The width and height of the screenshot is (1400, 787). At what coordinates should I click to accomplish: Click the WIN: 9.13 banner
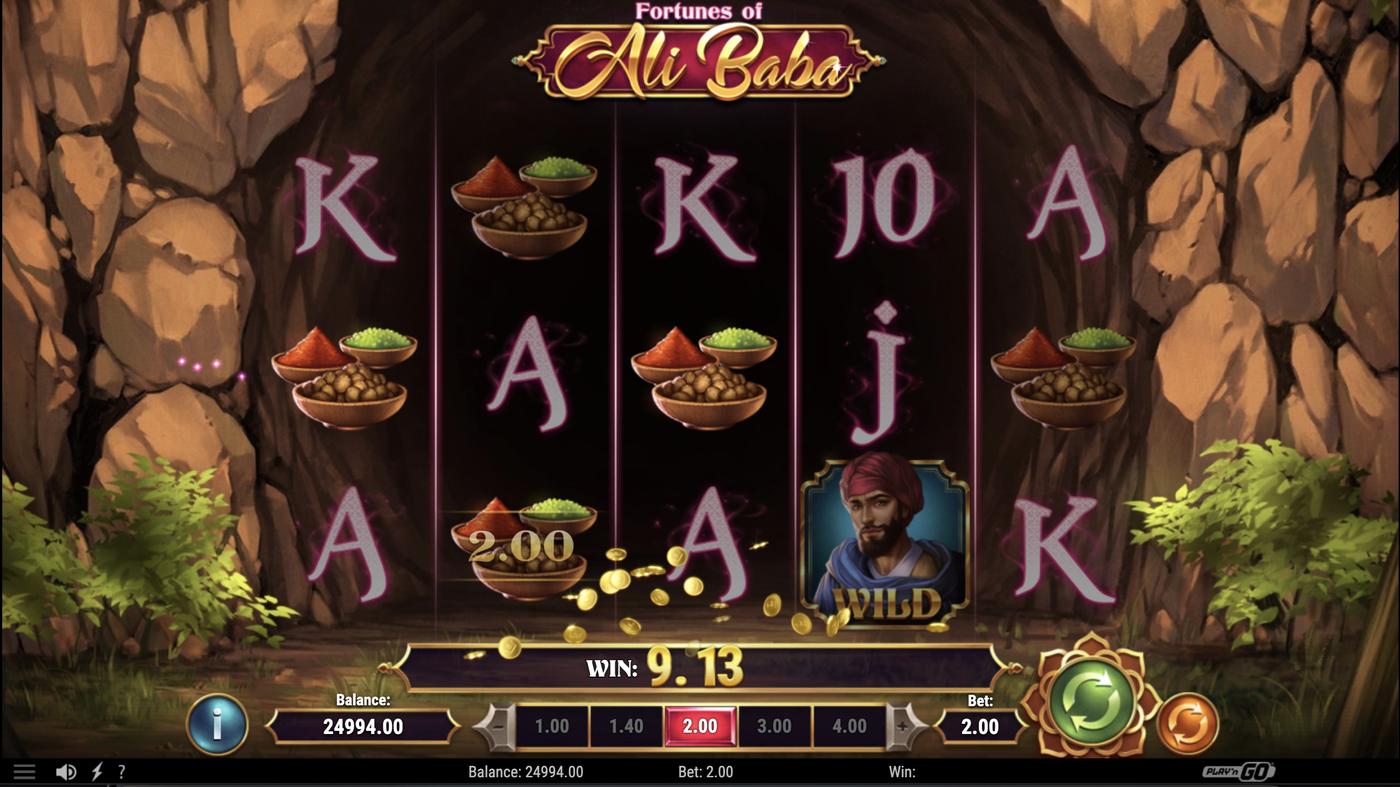tap(700, 668)
